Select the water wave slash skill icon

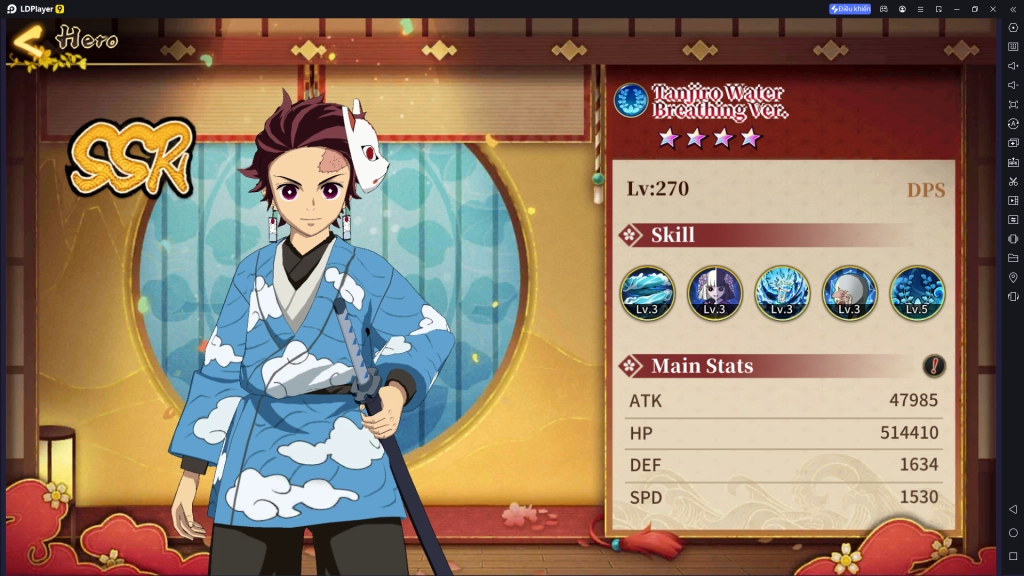point(647,293)
